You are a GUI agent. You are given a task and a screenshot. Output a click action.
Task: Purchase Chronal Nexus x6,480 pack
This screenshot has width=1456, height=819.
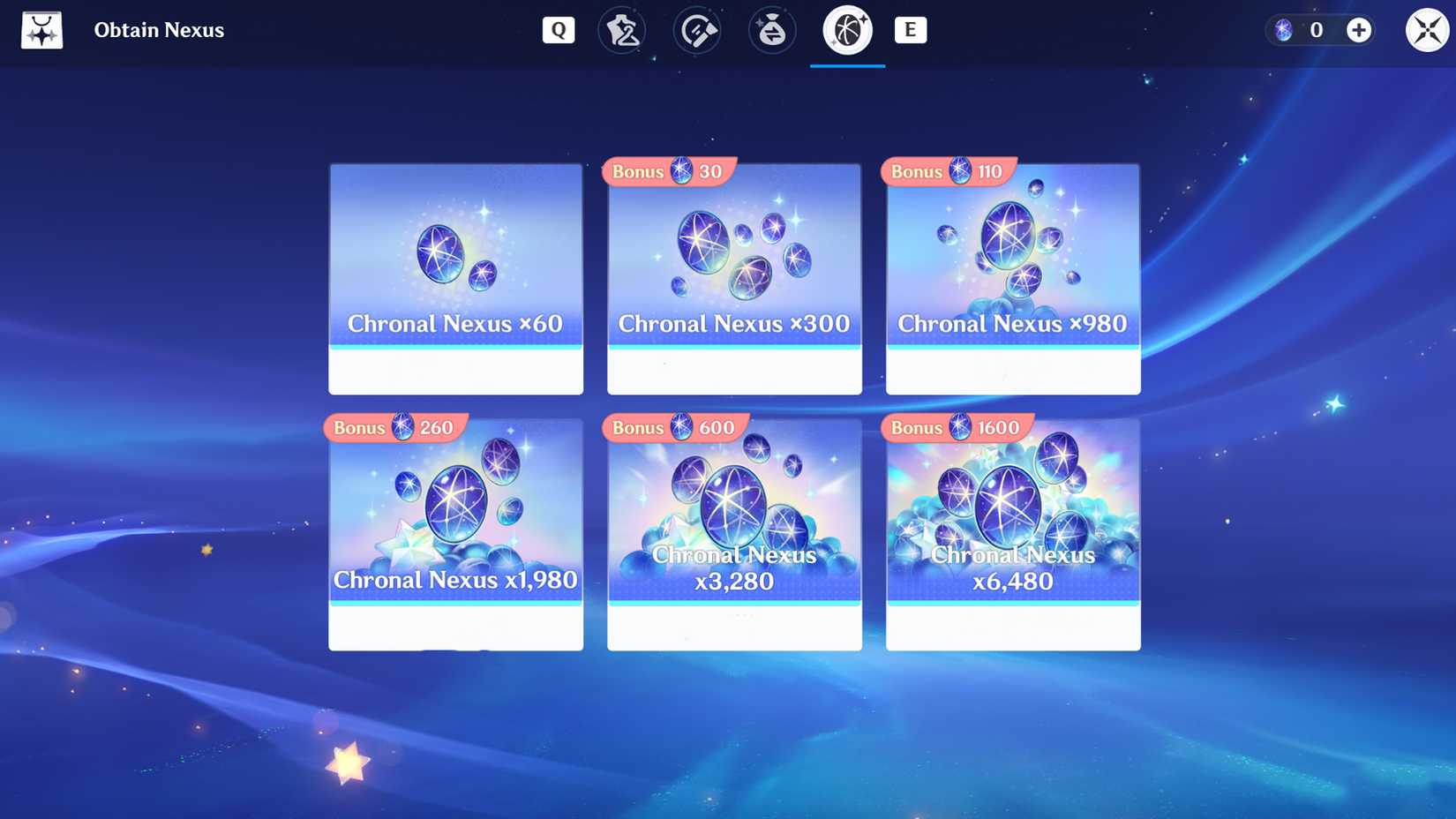tap(1012, 534)
